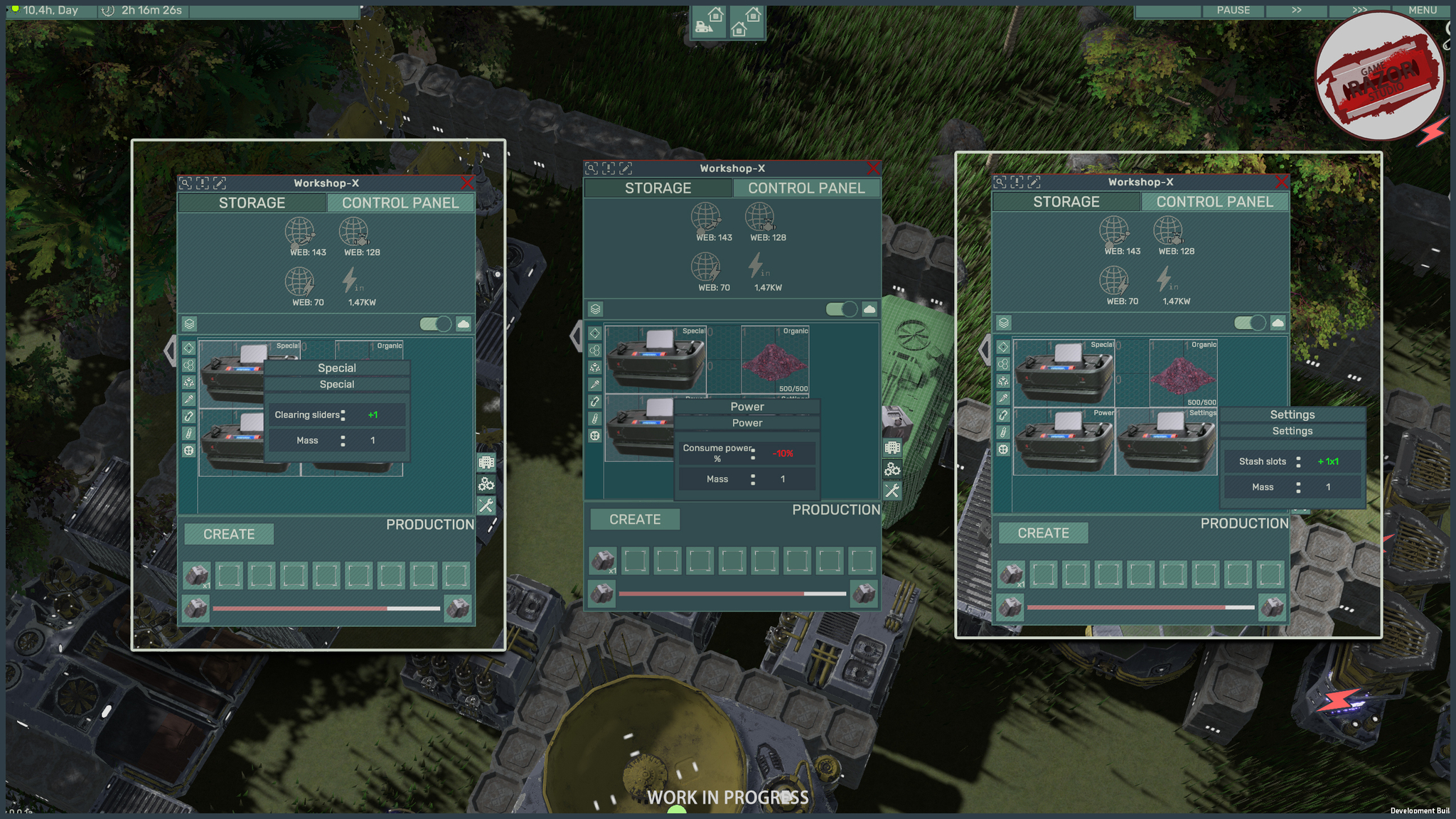Pause the game with the PAUSE button

[x=1233, y=10]
